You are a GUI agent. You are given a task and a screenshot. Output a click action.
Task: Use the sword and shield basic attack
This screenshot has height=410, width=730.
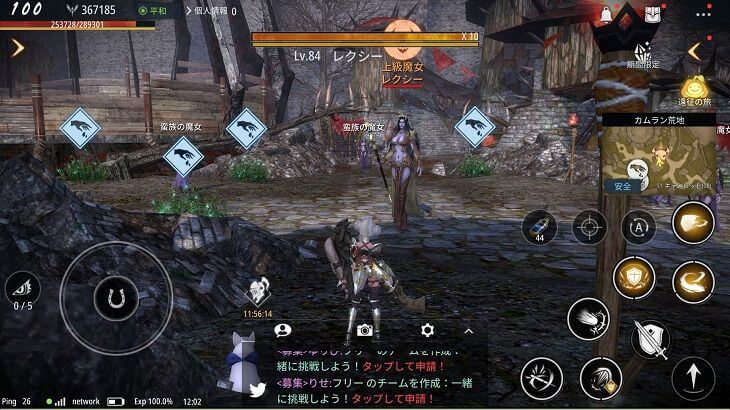650,339
